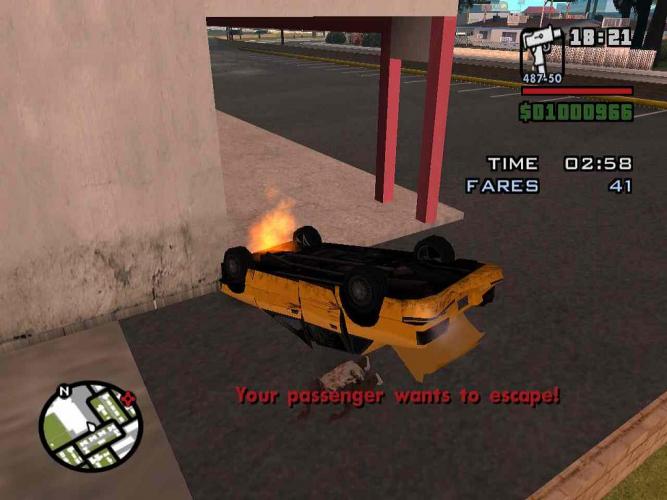Select the red destination marker on the radar
The height and width of the screenshot is (500, 667).
[x=128, y=399]
